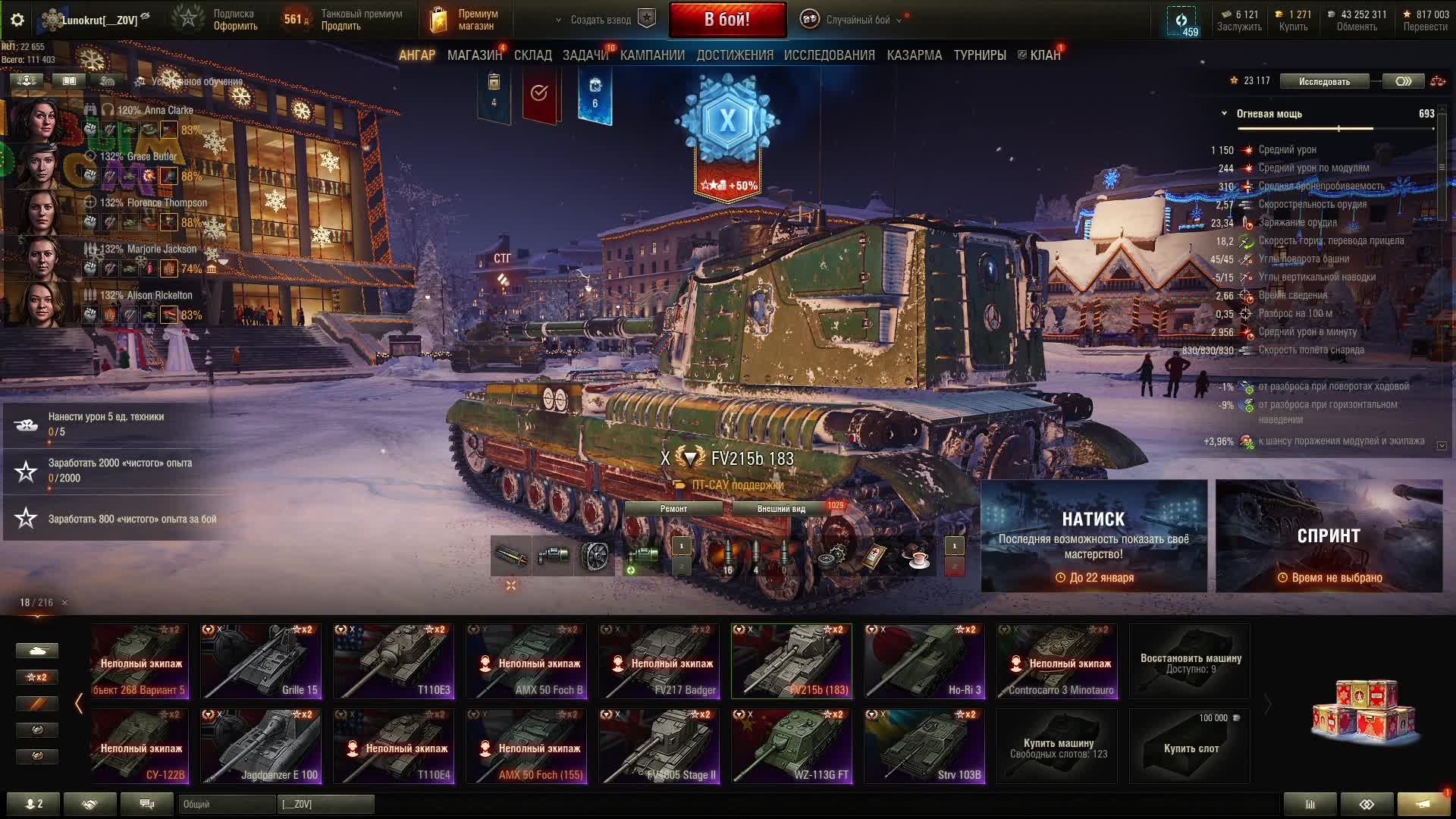Show the Достижения tab

[x=734, y=55]
